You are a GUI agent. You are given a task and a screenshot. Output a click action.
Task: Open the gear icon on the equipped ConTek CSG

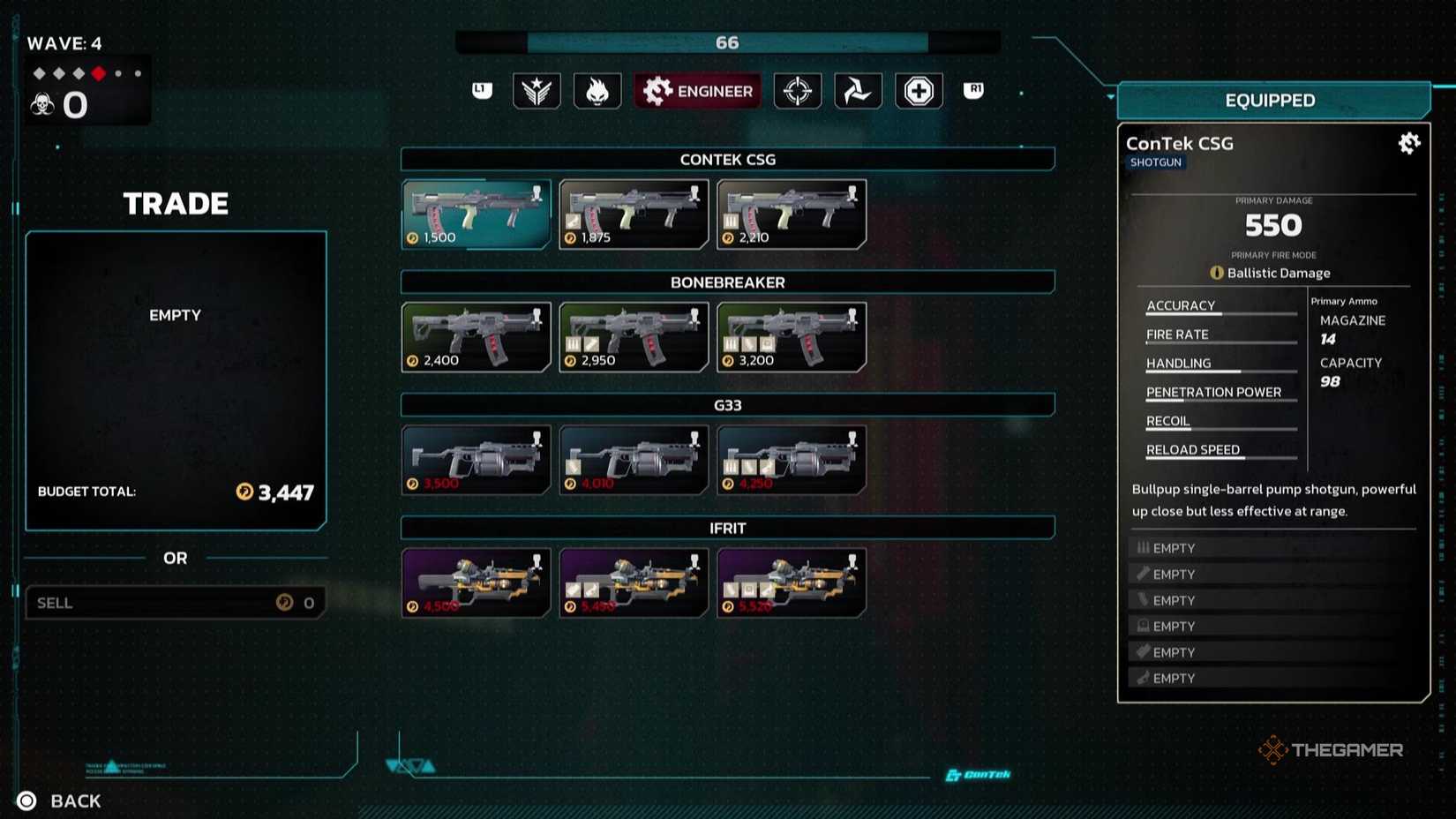(1409, 144)
